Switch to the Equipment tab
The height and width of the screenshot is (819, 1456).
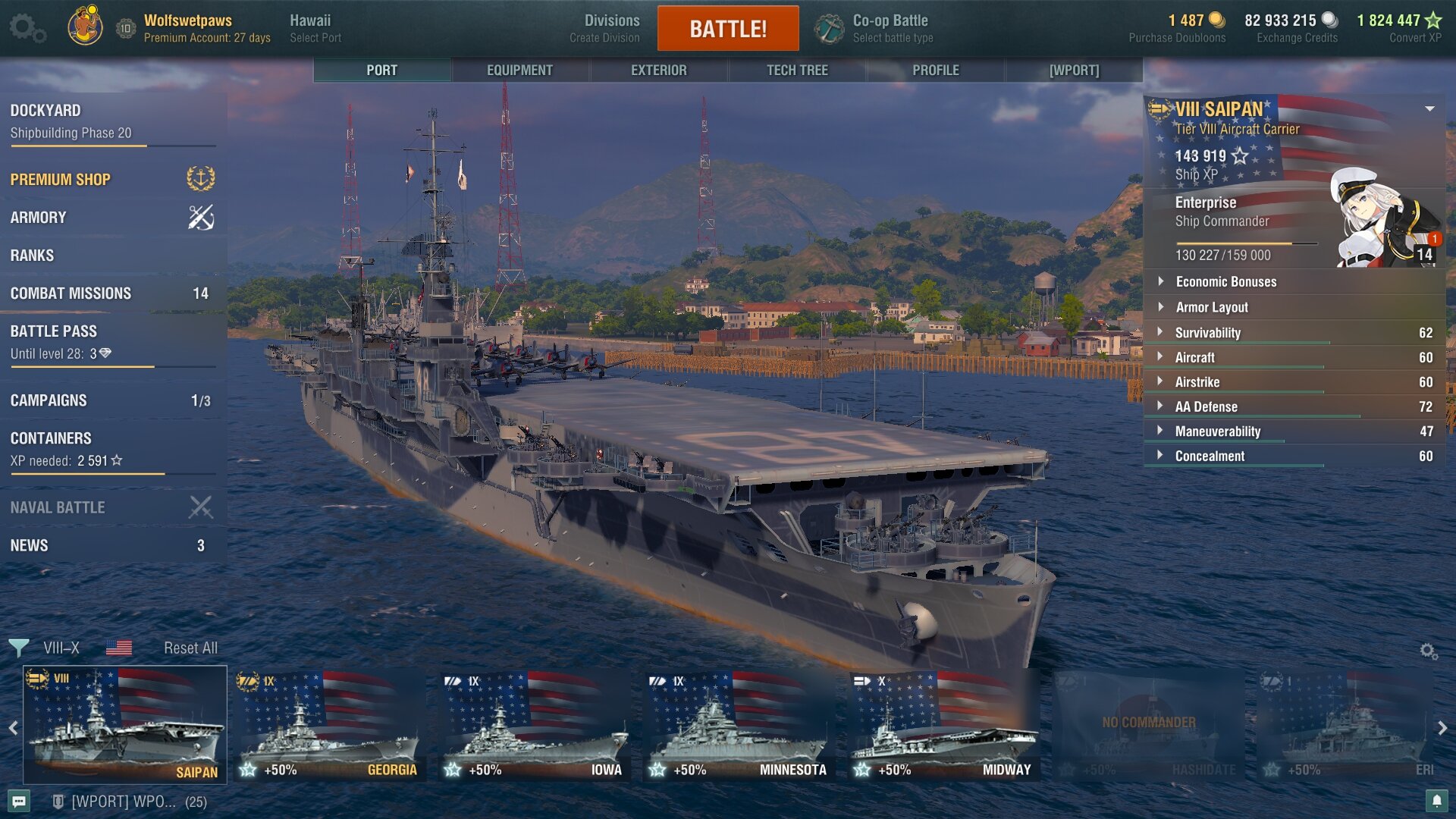click(x=519, y=70)
